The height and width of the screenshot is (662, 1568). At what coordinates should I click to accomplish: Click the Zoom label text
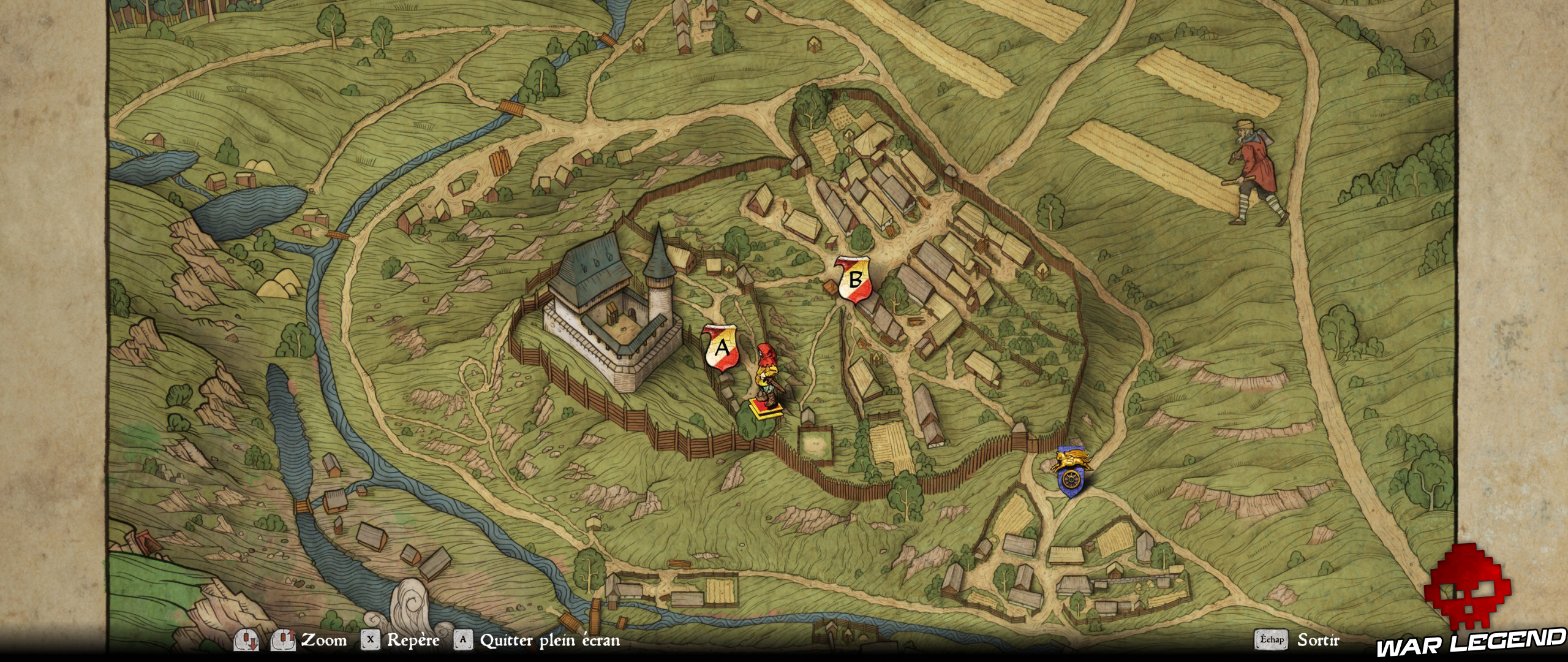point(320,639)
